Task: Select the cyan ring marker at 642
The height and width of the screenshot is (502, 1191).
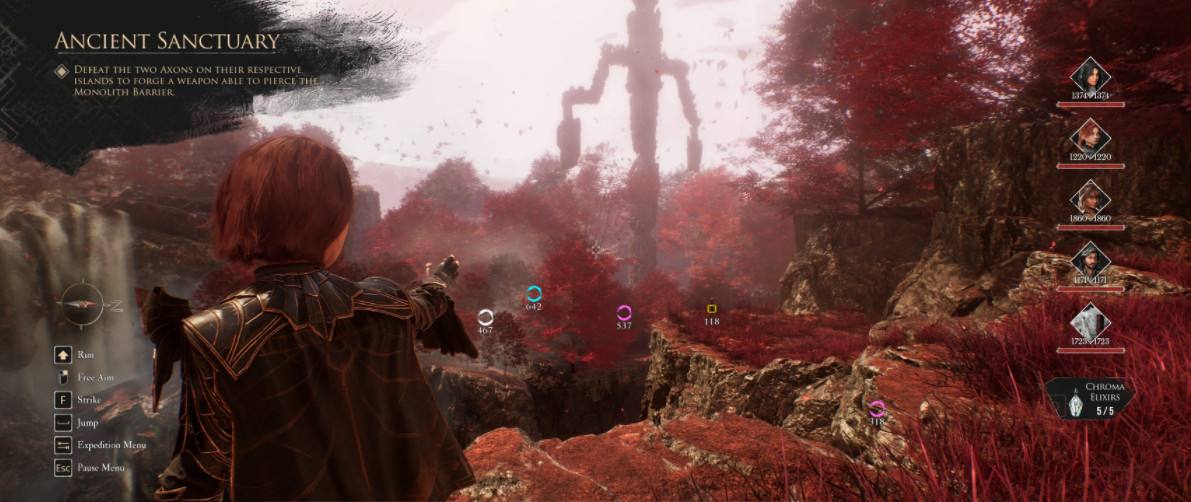Action: pos(534,293)
